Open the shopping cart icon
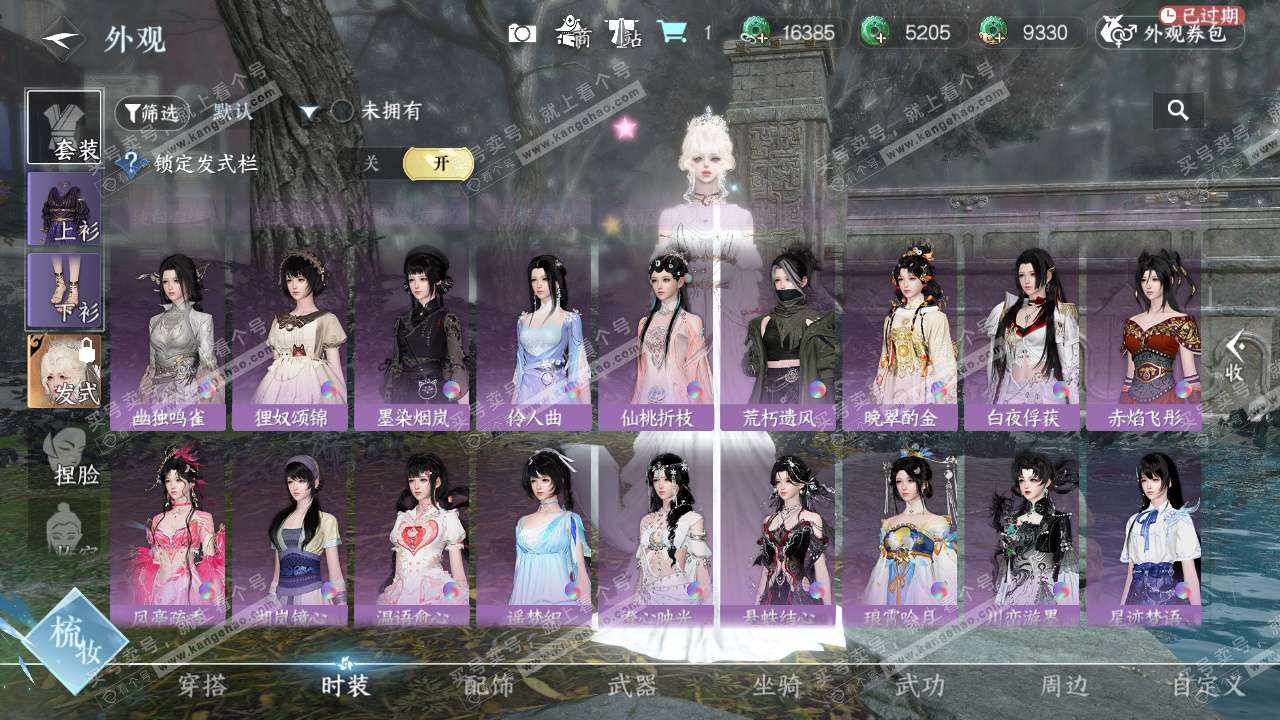This screenshot has height=720, width=1280. coord(672,33)
